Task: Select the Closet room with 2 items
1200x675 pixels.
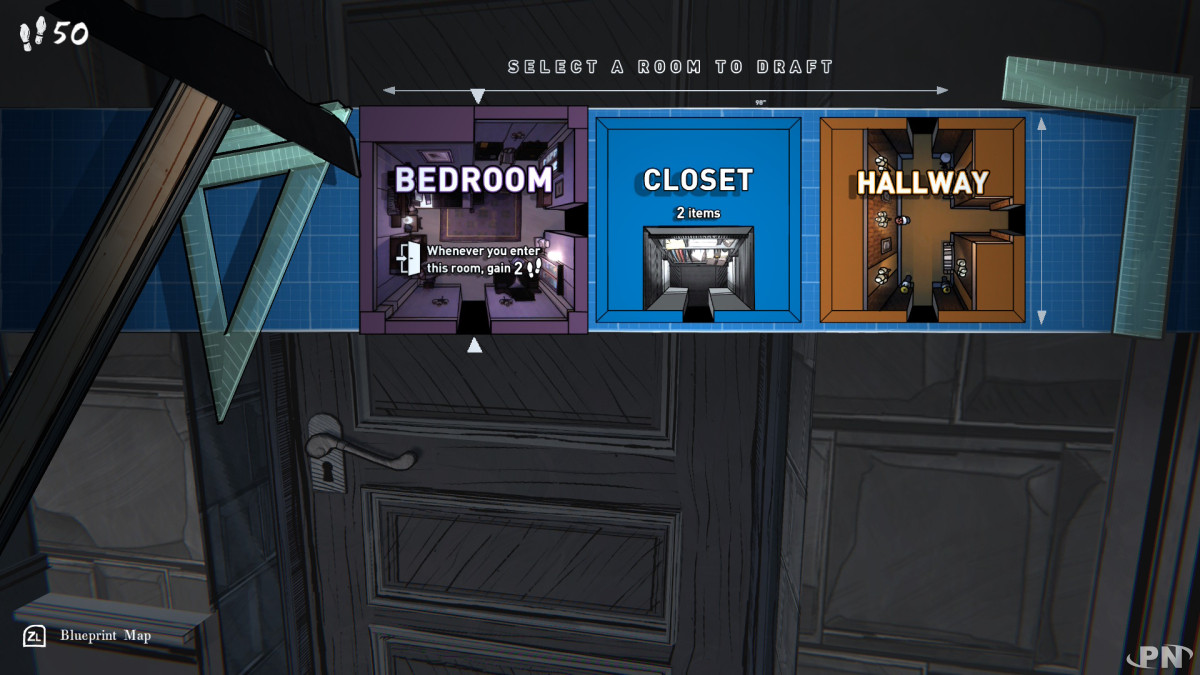Action: [698, 220]
